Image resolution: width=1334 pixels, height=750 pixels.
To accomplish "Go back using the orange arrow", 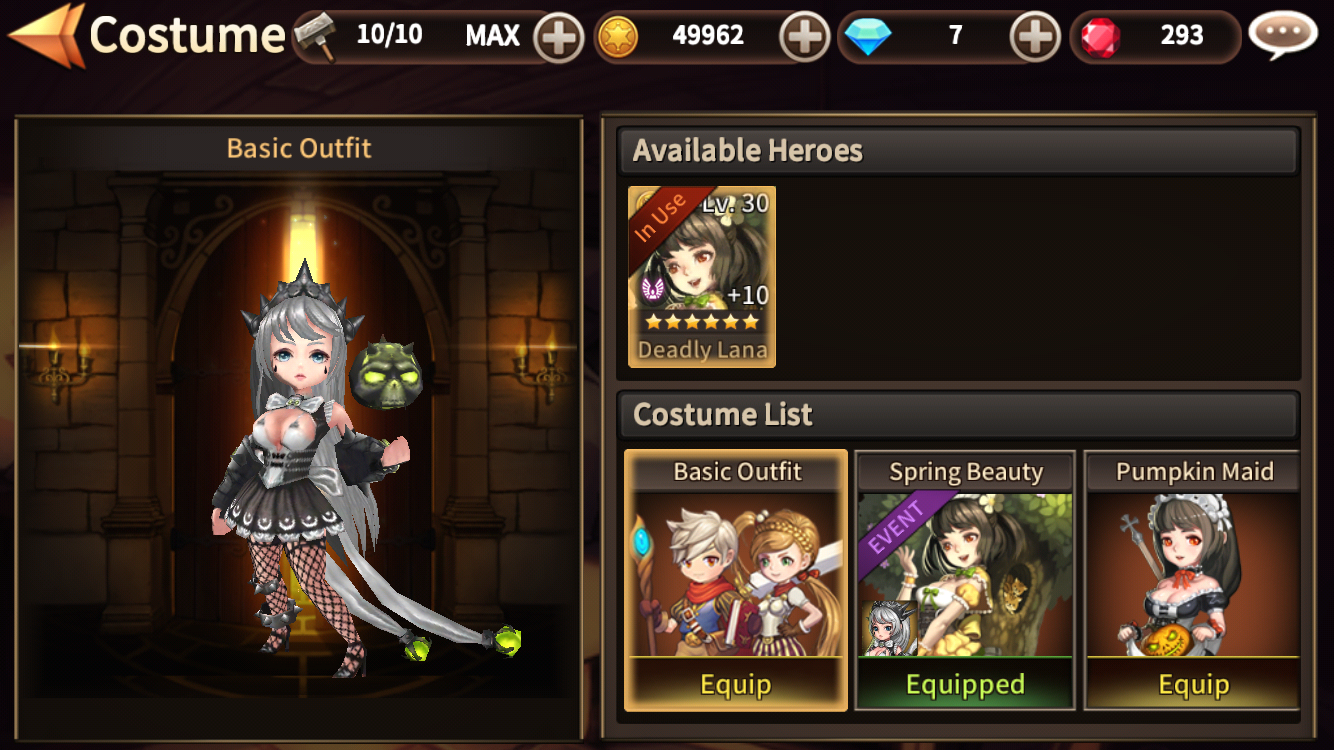I will click(x=45, y=36).
